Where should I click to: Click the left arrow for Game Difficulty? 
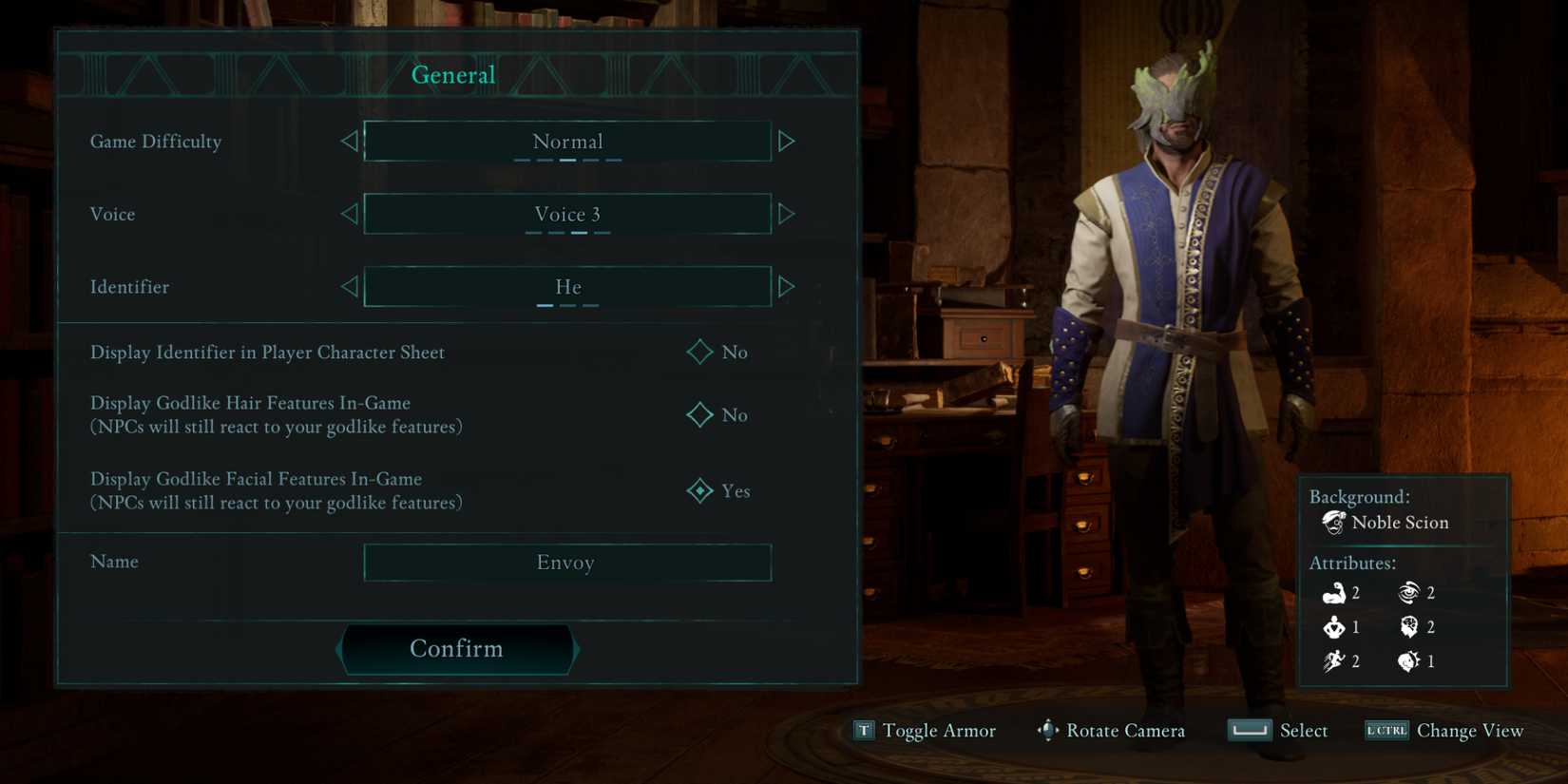tap(349, 142)
